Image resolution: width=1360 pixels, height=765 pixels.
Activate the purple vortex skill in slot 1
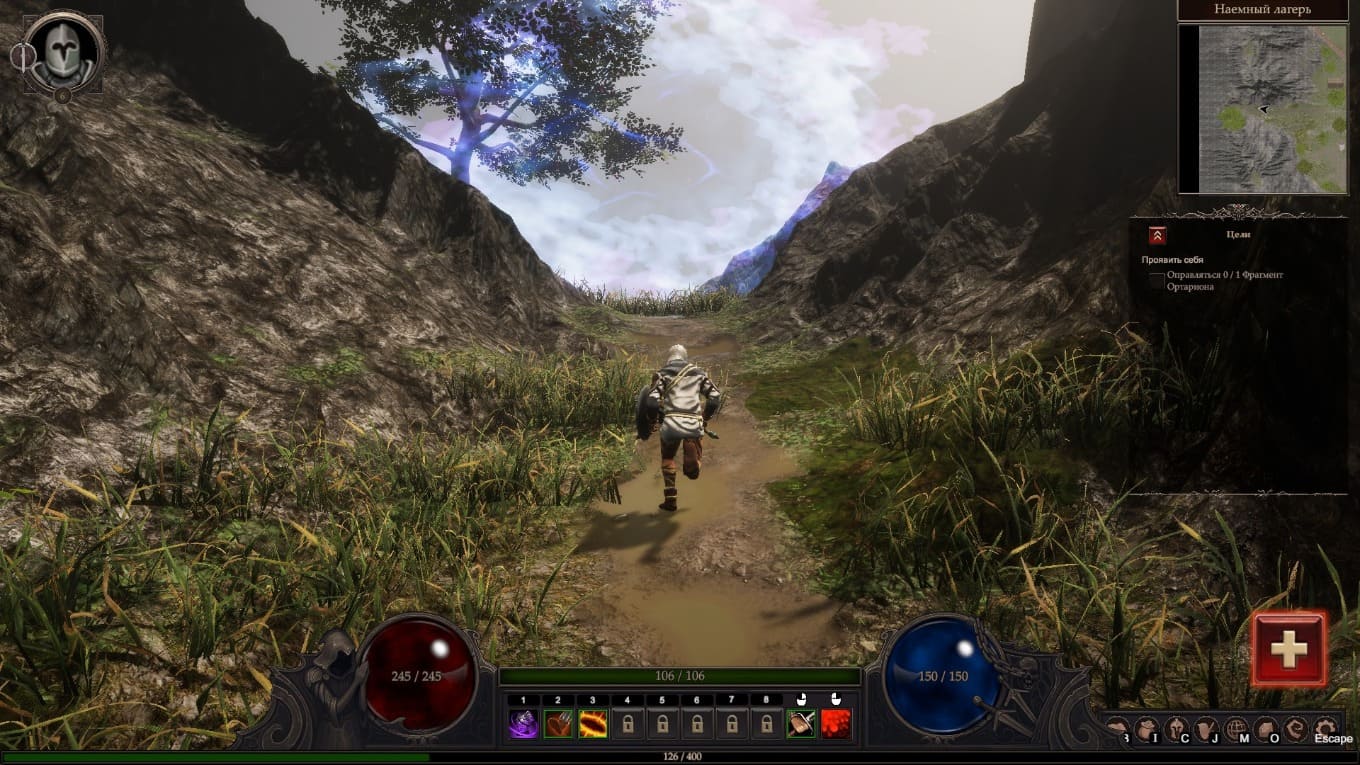523,723
